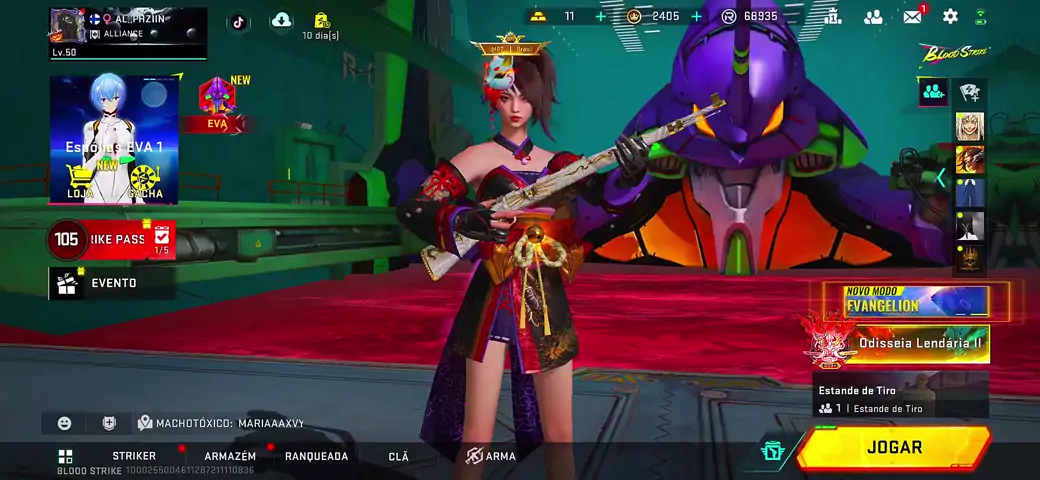Viewport: 1040px width, 480px height.
Task: Check the mail envelope inbox
Action: tap(912, 16)
